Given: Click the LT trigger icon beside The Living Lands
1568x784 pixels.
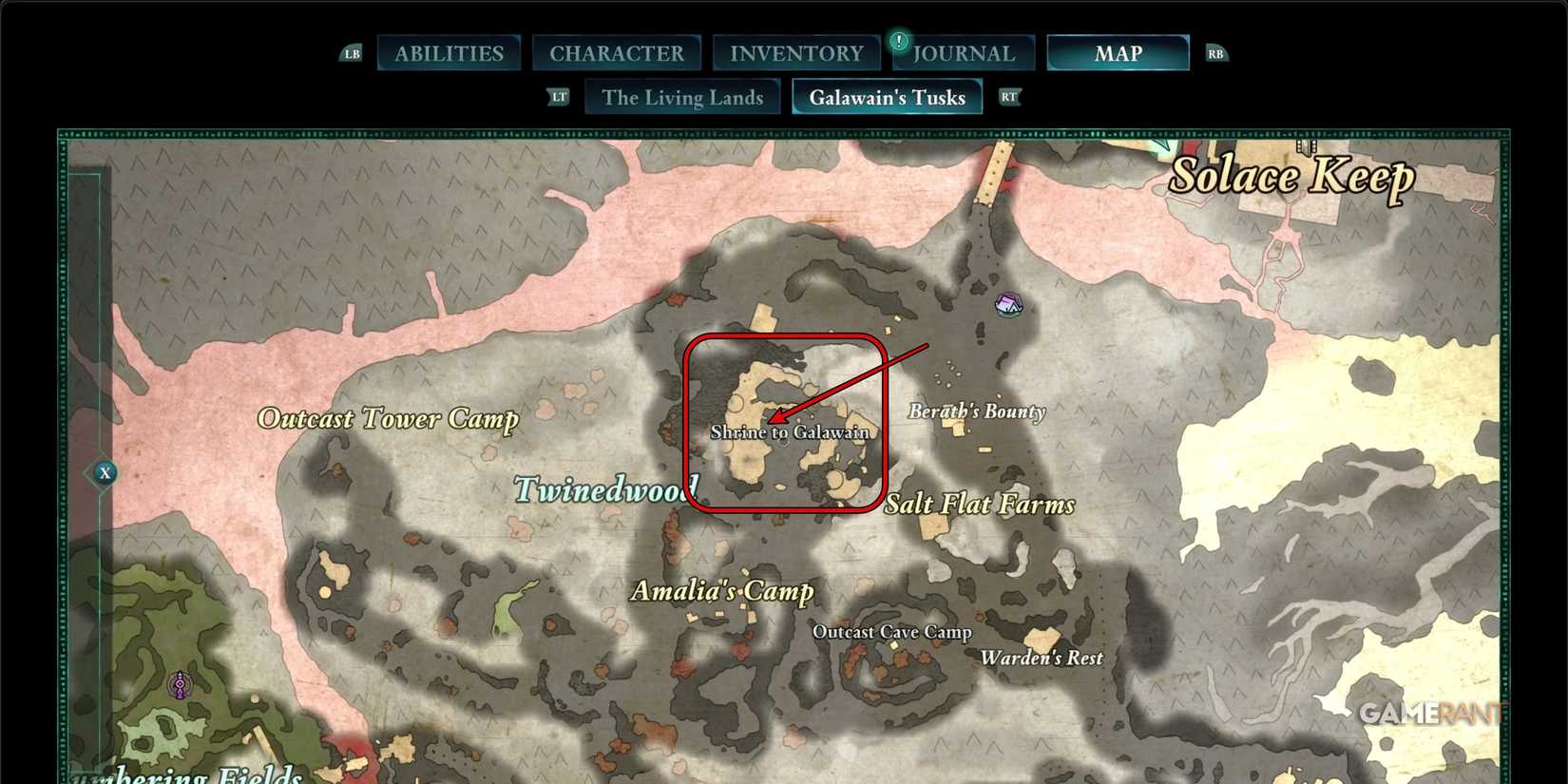Looking at the screenshot, I should coord(559,96).
